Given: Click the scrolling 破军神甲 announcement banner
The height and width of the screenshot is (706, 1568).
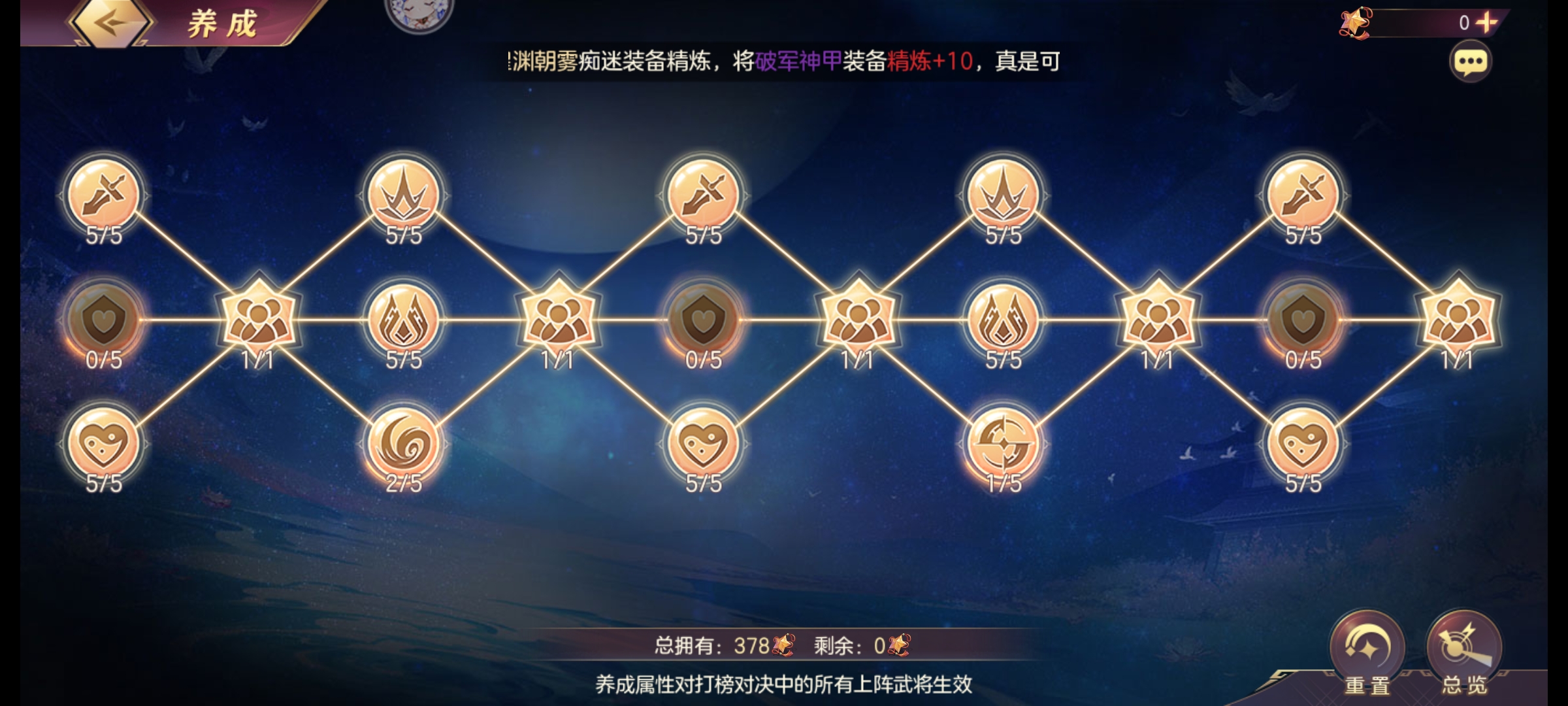Looking at the screenshot, I should coord(784,62).
